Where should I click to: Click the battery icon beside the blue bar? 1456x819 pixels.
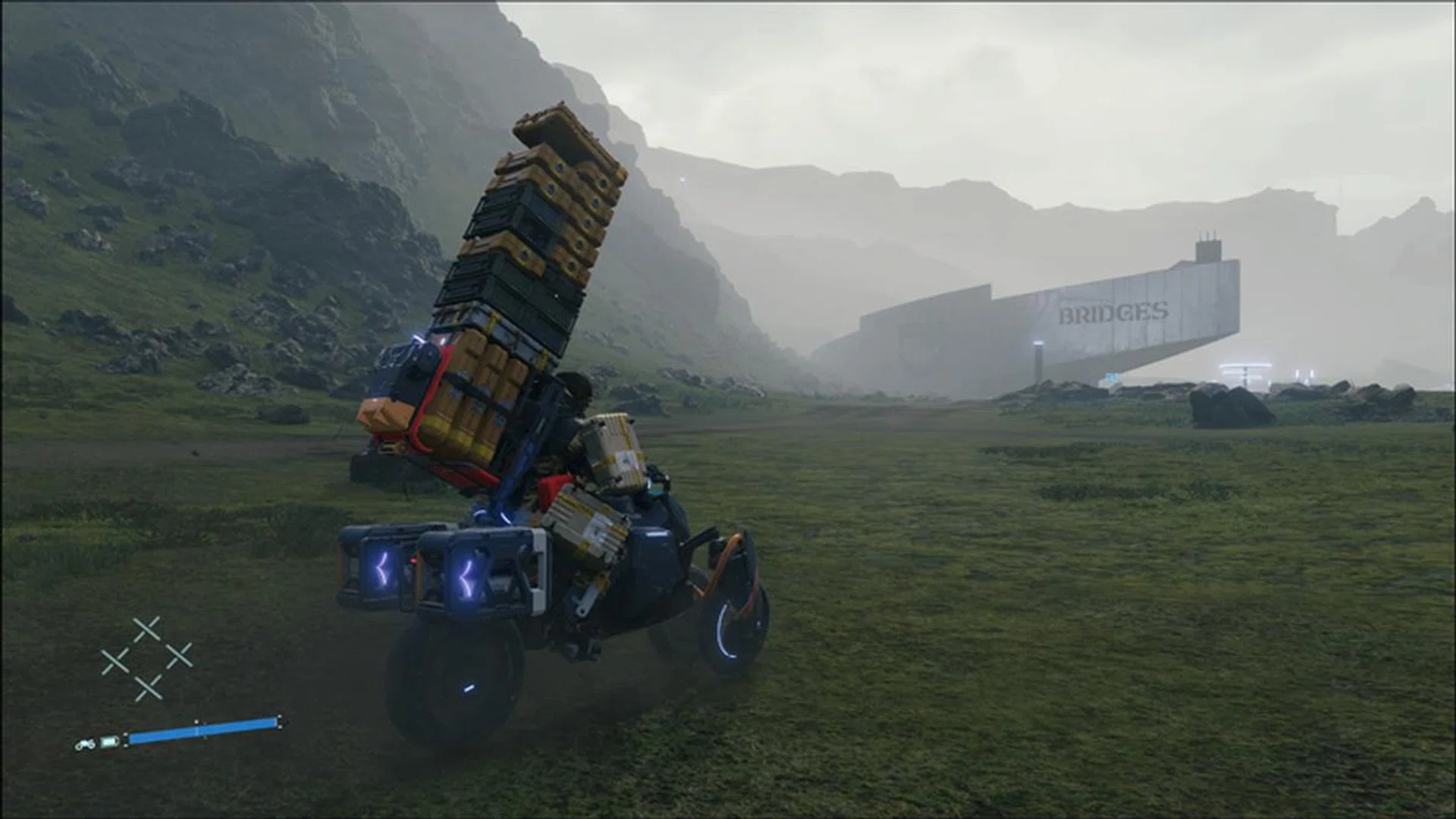tap(110, 742)
